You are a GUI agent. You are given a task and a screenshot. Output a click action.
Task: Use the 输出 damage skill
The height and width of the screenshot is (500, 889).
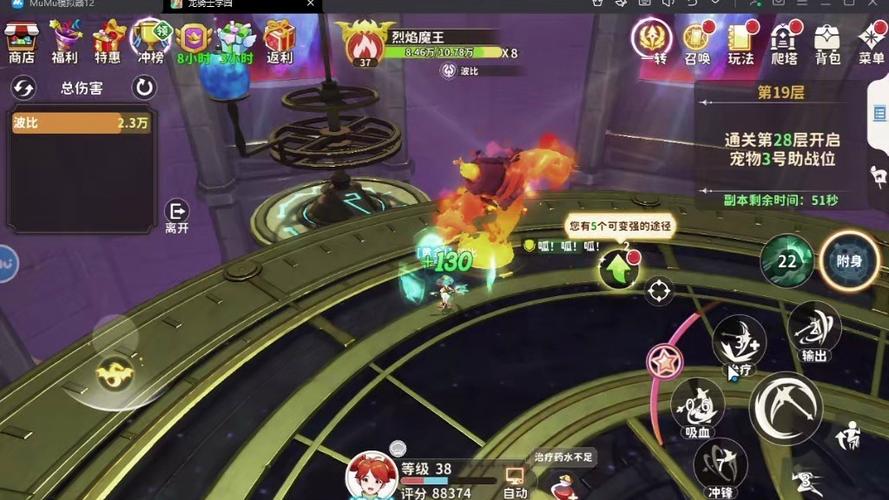coord(814,329)
